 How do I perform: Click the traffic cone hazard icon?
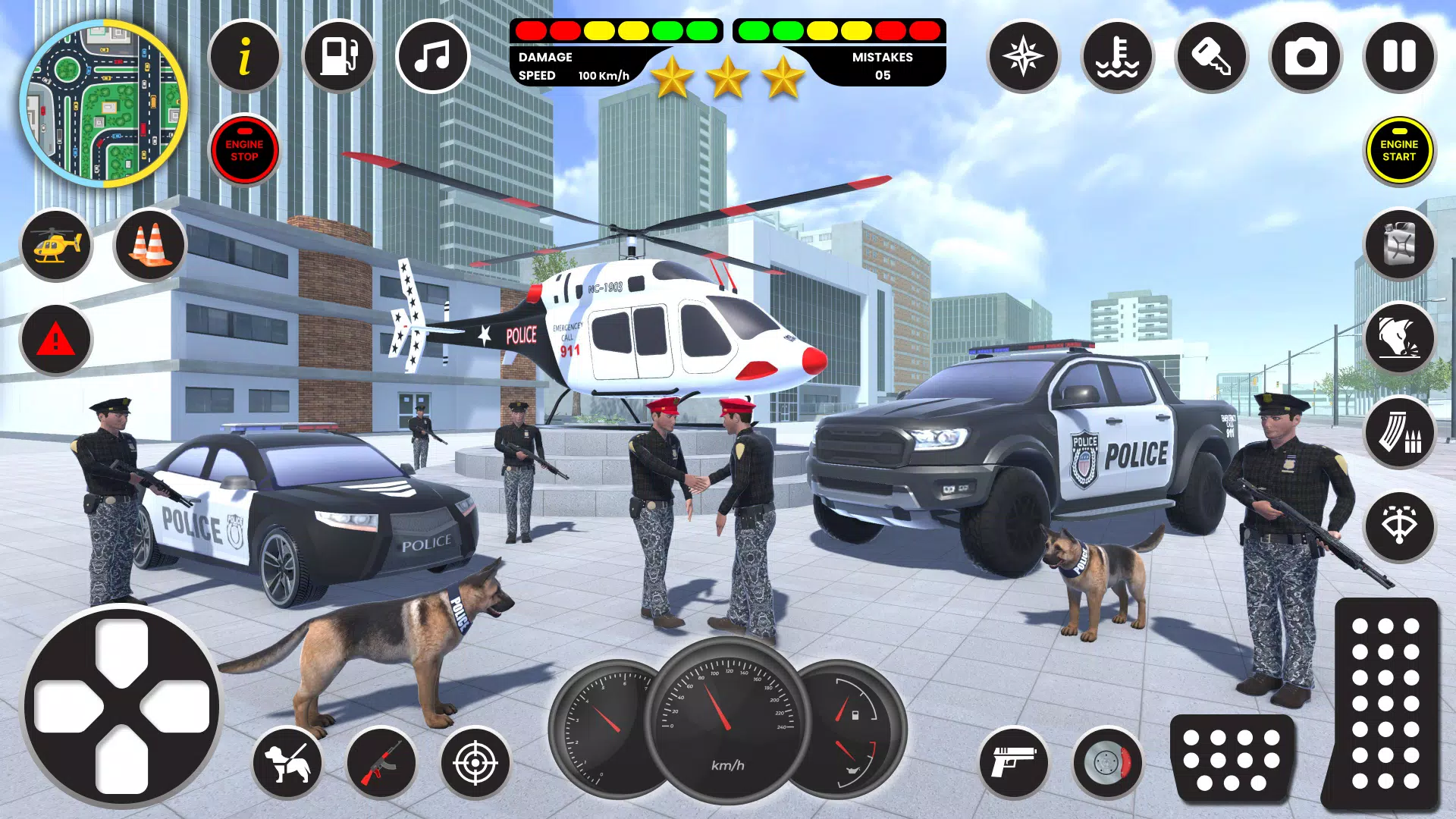click(149, 245)
